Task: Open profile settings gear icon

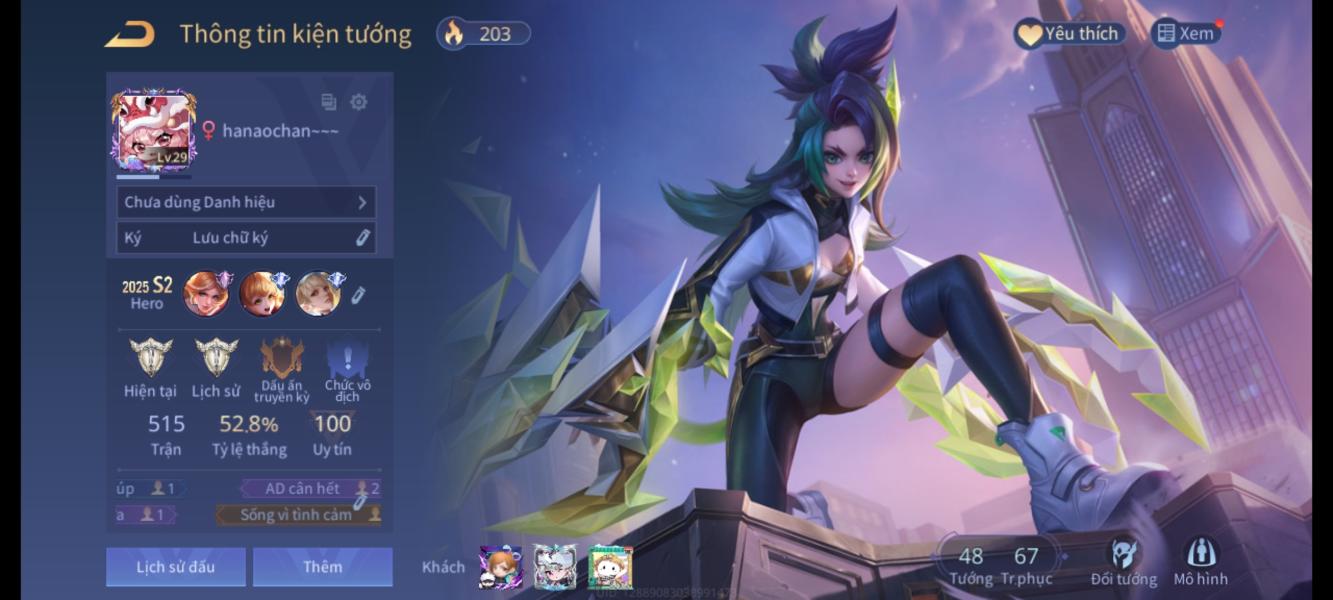Action: 358,102
